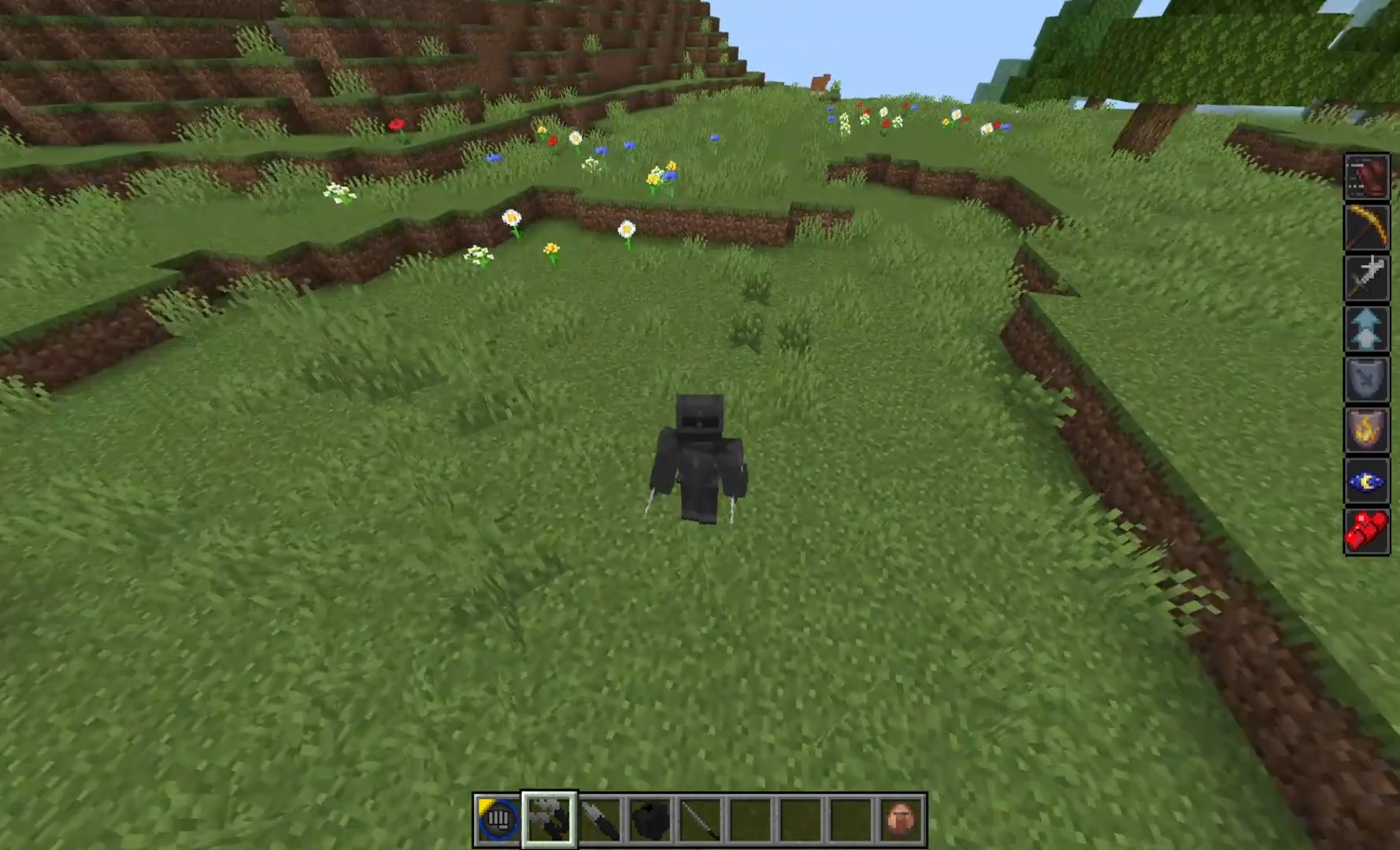1400x850 pixels.
Task: Click the blue up-arrow jump boost icon
Action: click(x=1366, y=328)
